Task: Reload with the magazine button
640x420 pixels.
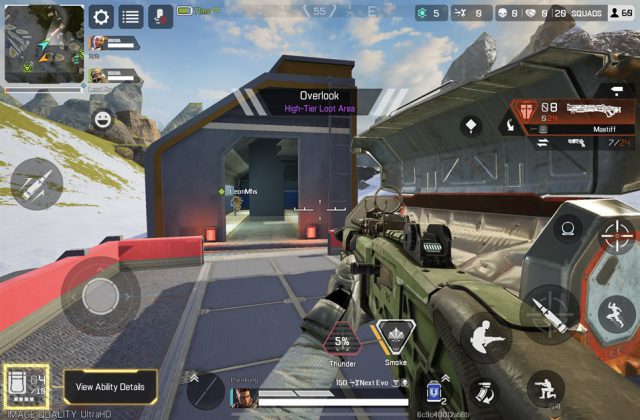Action: tap(483, 392)
